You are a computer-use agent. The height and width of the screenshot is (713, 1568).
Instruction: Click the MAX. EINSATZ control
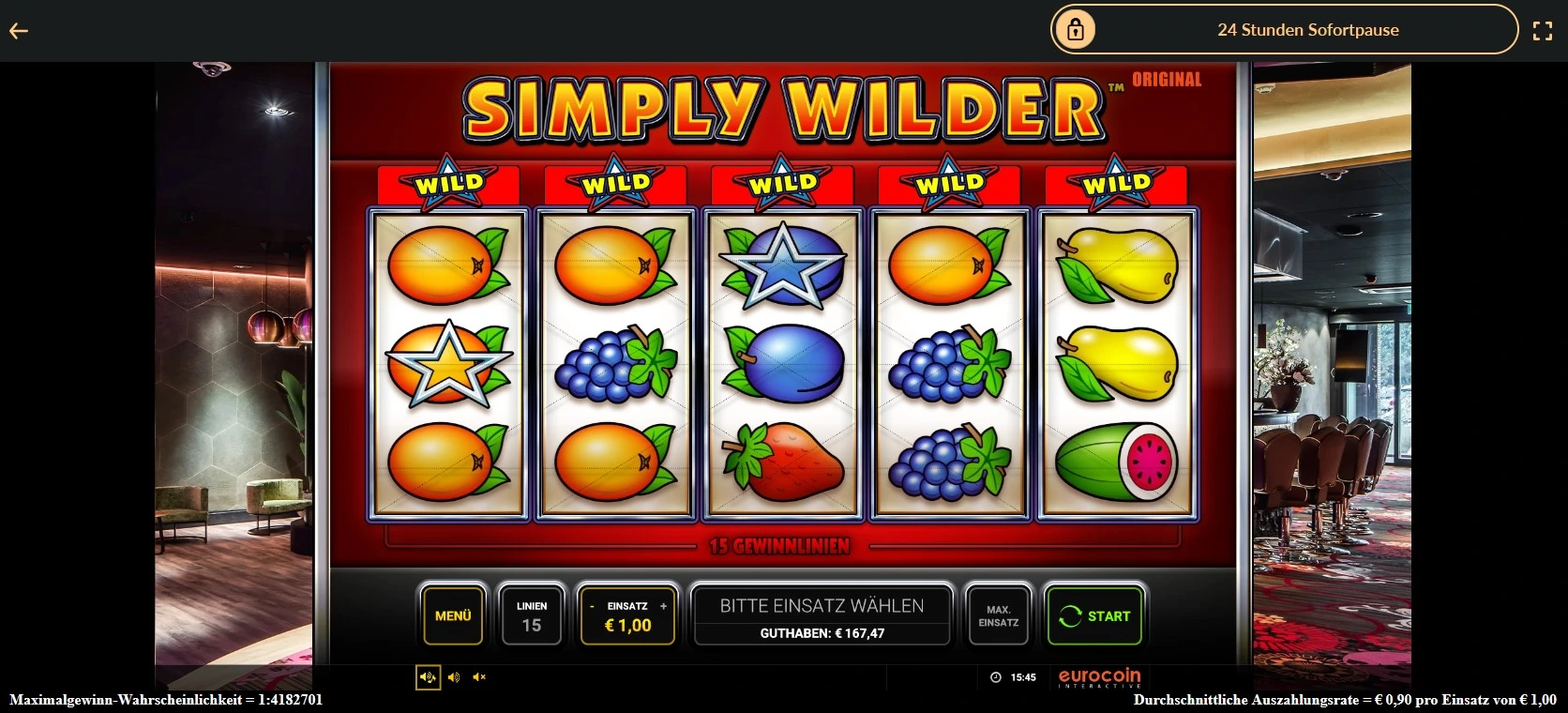coord(998,616)
